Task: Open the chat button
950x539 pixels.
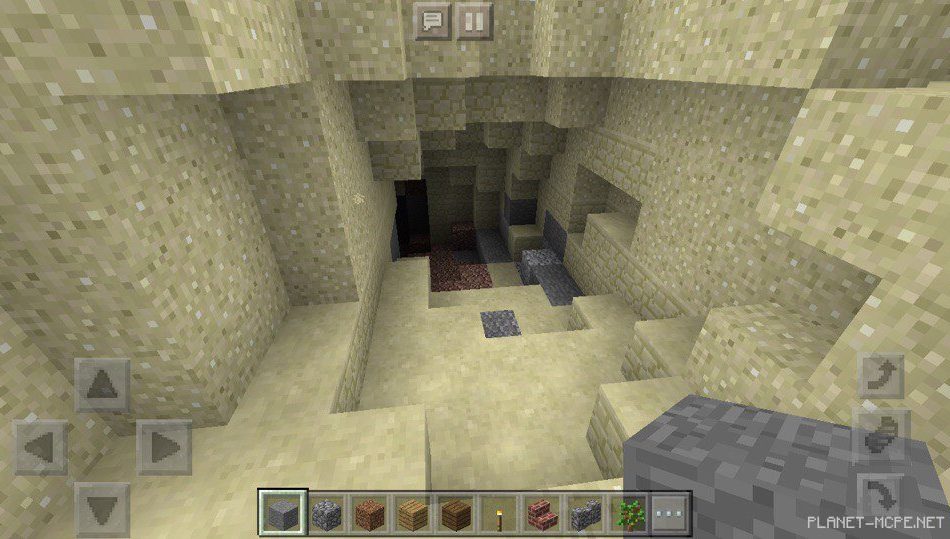Action: [433, 21]
